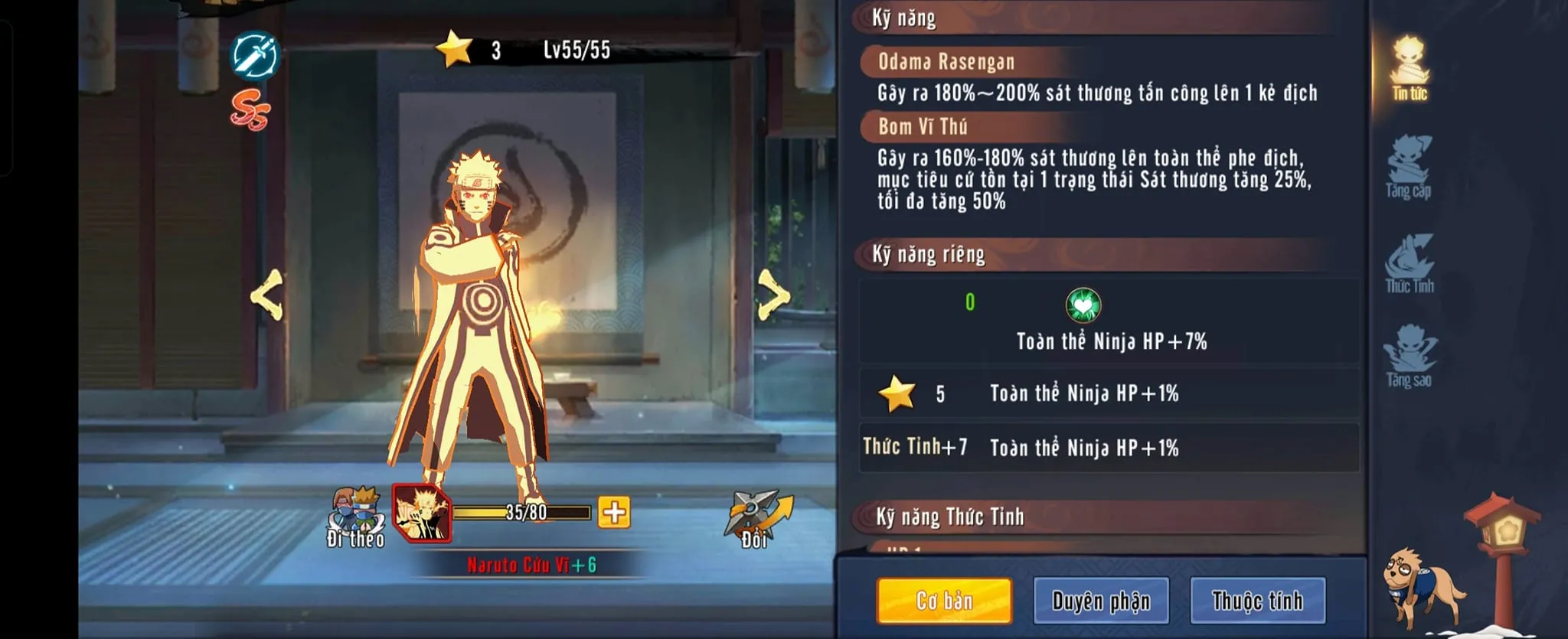
Task: View the previous ninja with left arrow
Action: [x=267, y=295]
